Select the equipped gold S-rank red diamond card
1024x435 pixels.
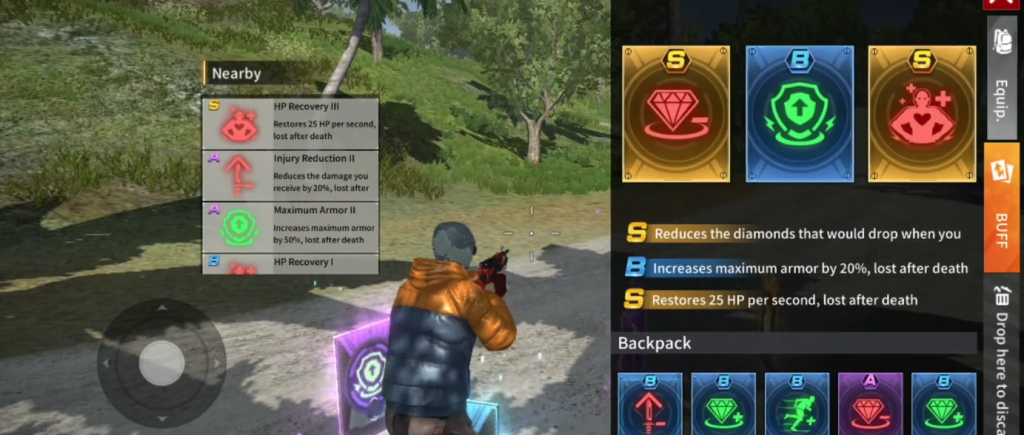(675, 113)
